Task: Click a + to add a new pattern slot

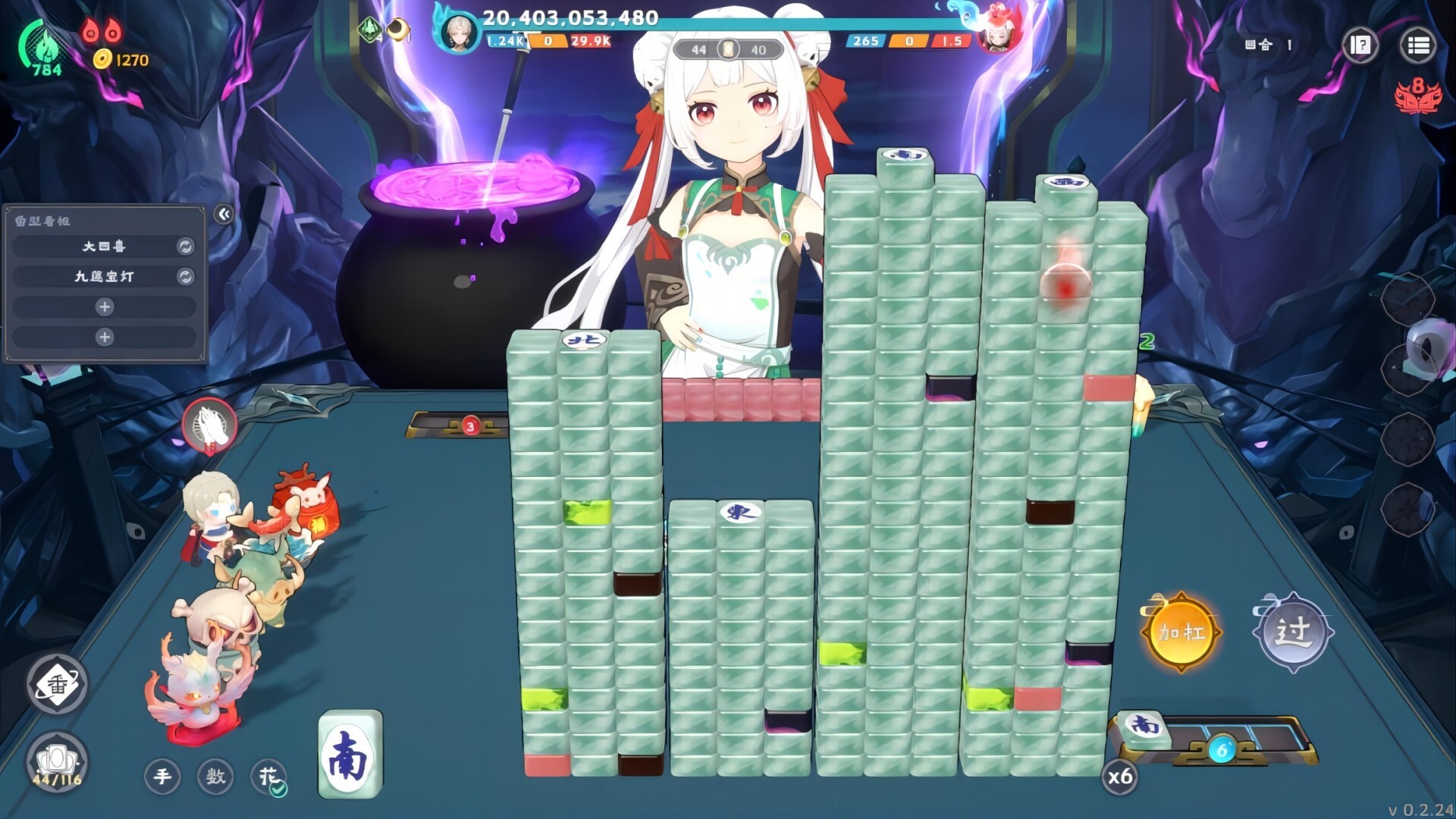Action: [x=105, y=307]
